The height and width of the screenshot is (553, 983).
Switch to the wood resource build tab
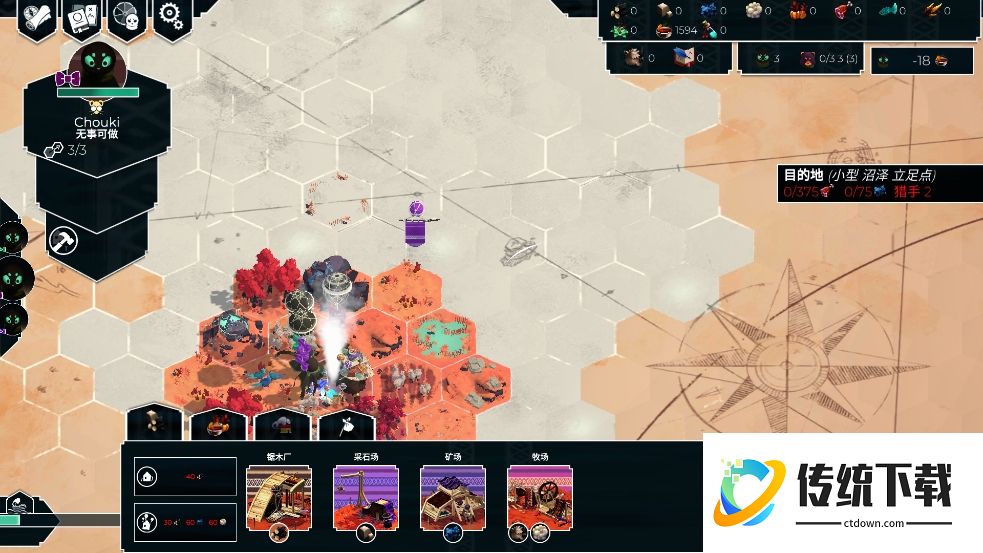[x=154, y=423]
